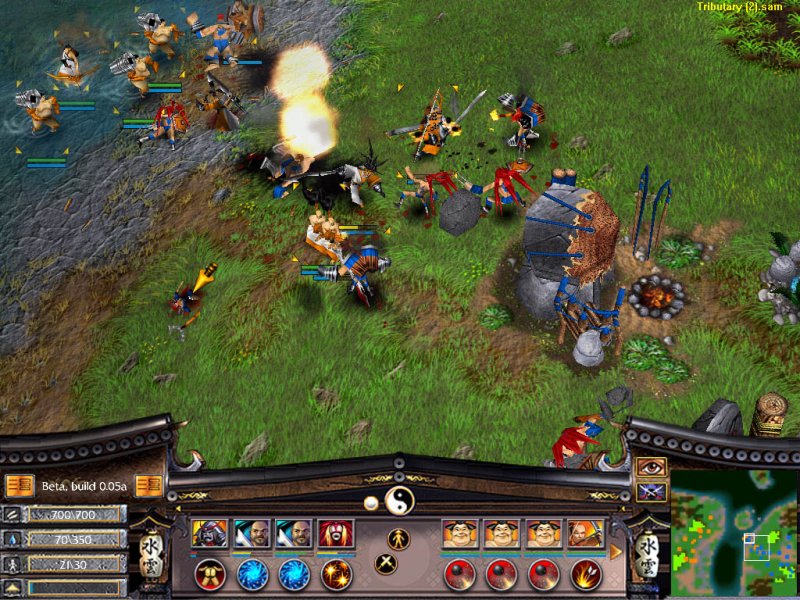Screen dimensions: 800x600
Task: Select the red-haired masked unit portrait
Action: point(336,533)
